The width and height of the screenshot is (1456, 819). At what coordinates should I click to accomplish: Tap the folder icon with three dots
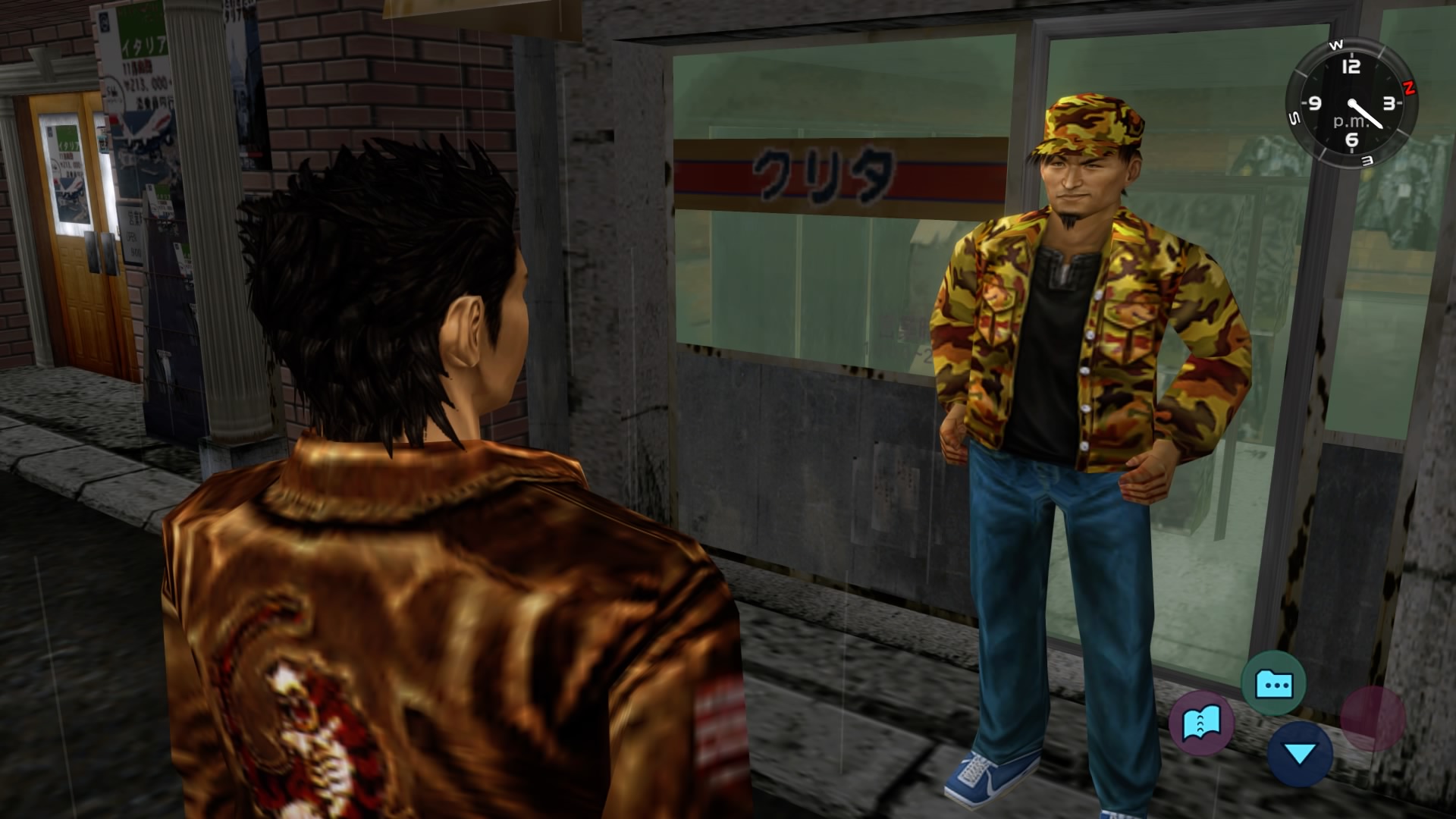1273,684
